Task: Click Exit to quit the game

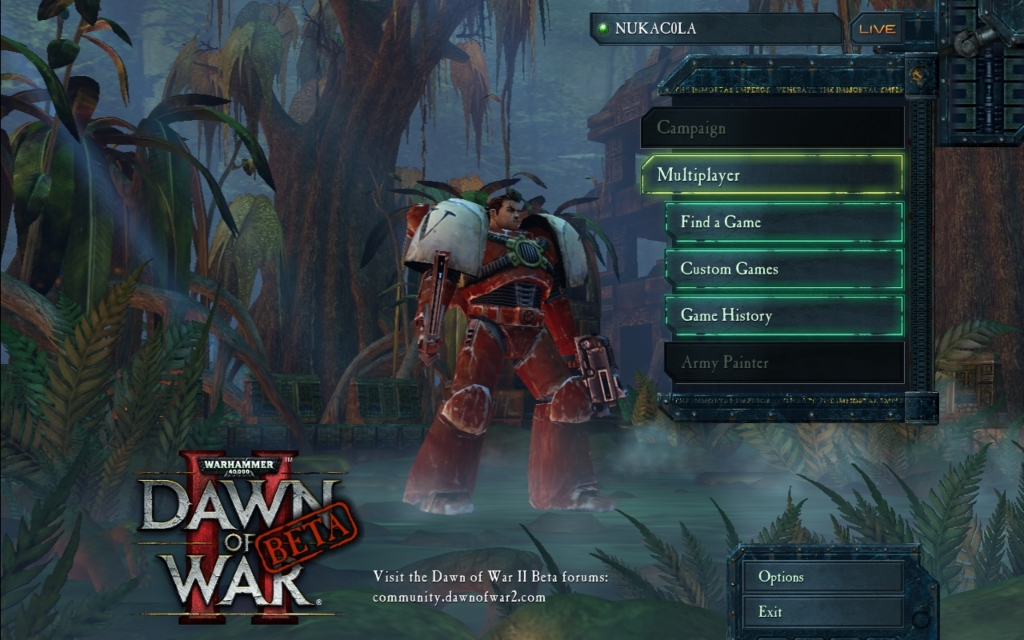Action: pos(822,612)
